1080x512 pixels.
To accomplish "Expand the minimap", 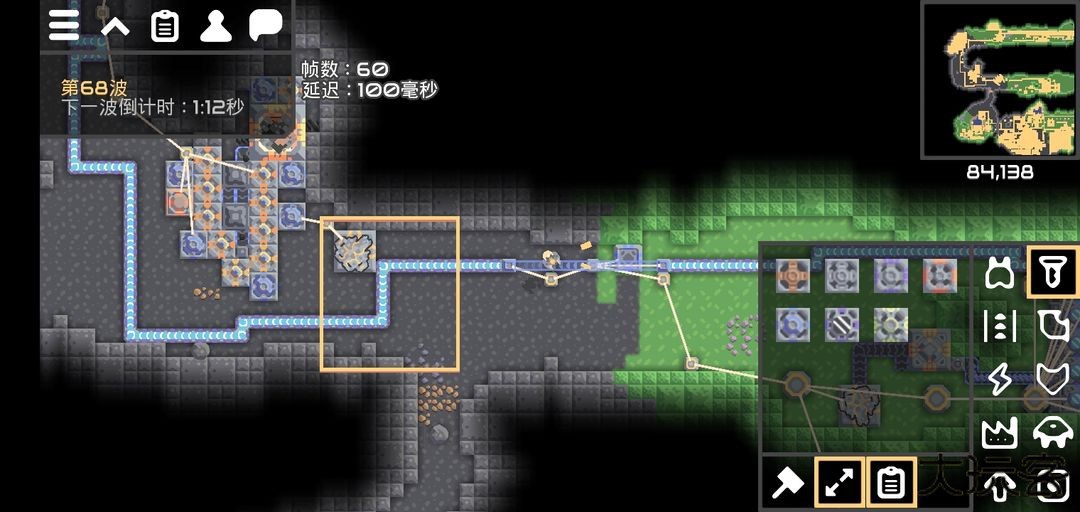I will click(x=999, y=79).
